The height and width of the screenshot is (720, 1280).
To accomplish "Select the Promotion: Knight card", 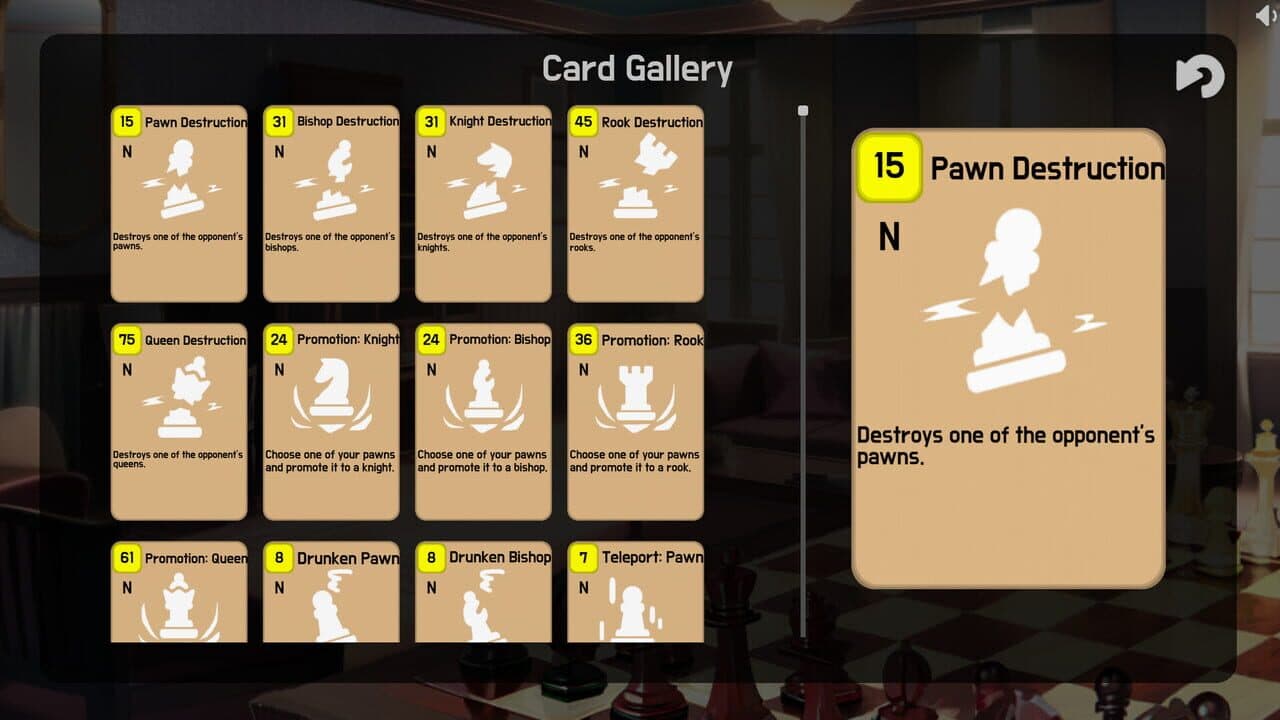I will coord(331,420).
